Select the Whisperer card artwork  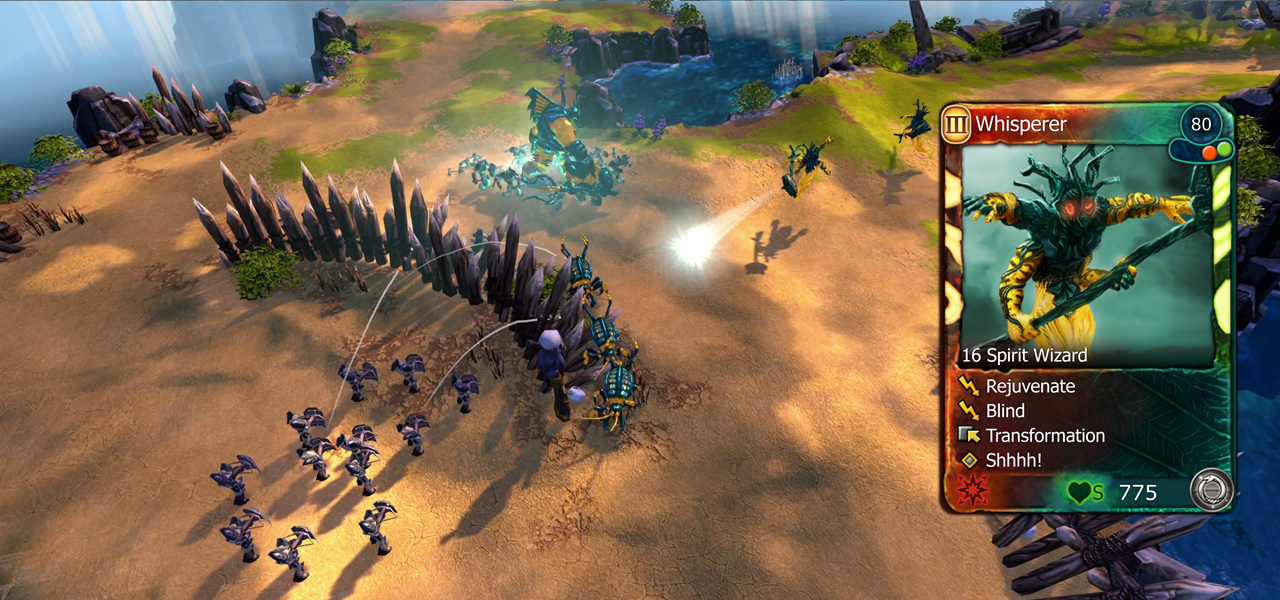coord(1087,250)
